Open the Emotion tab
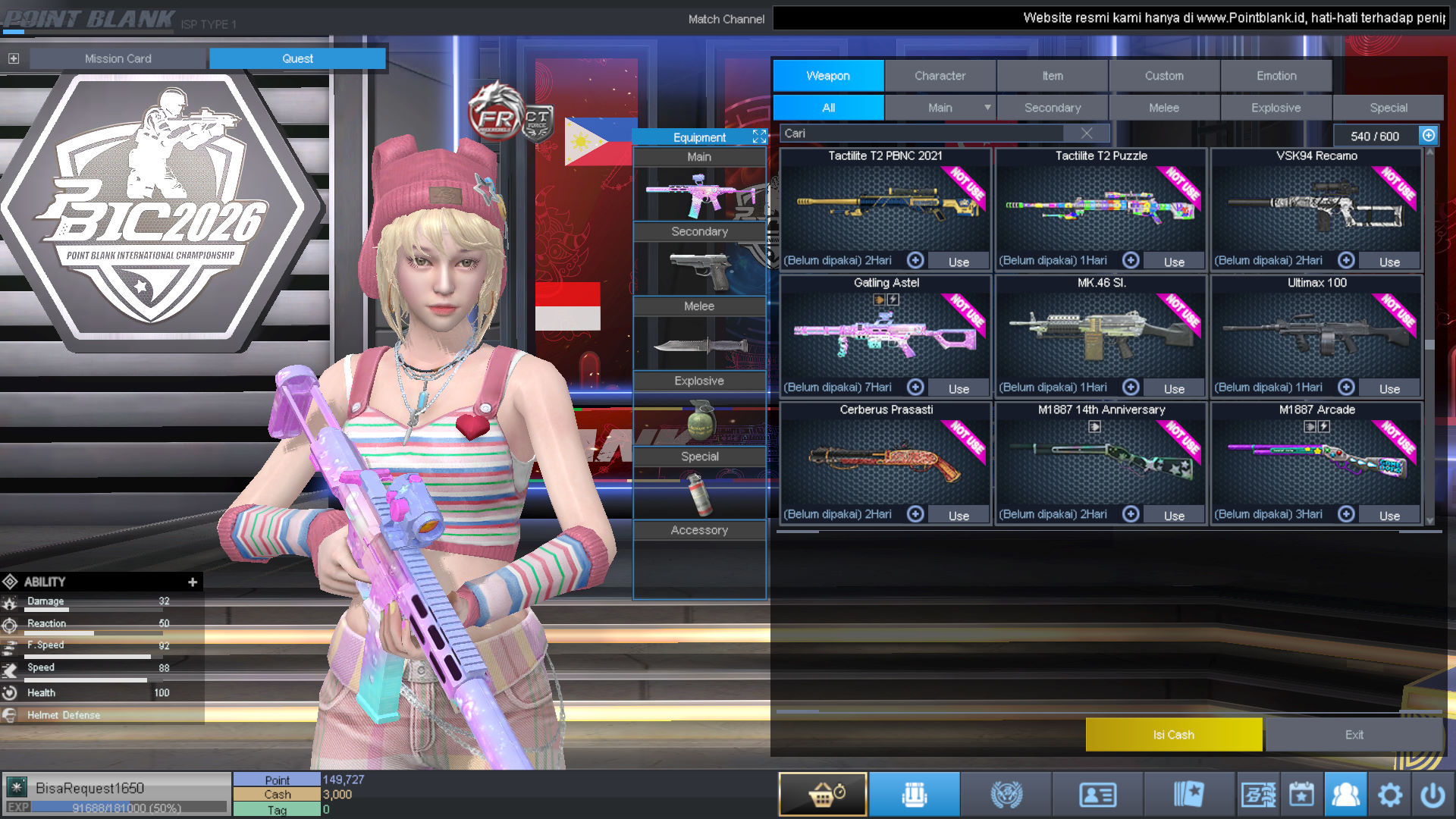The height and width of the screenshot is (819, 1456). click(x=1276, y=76)
